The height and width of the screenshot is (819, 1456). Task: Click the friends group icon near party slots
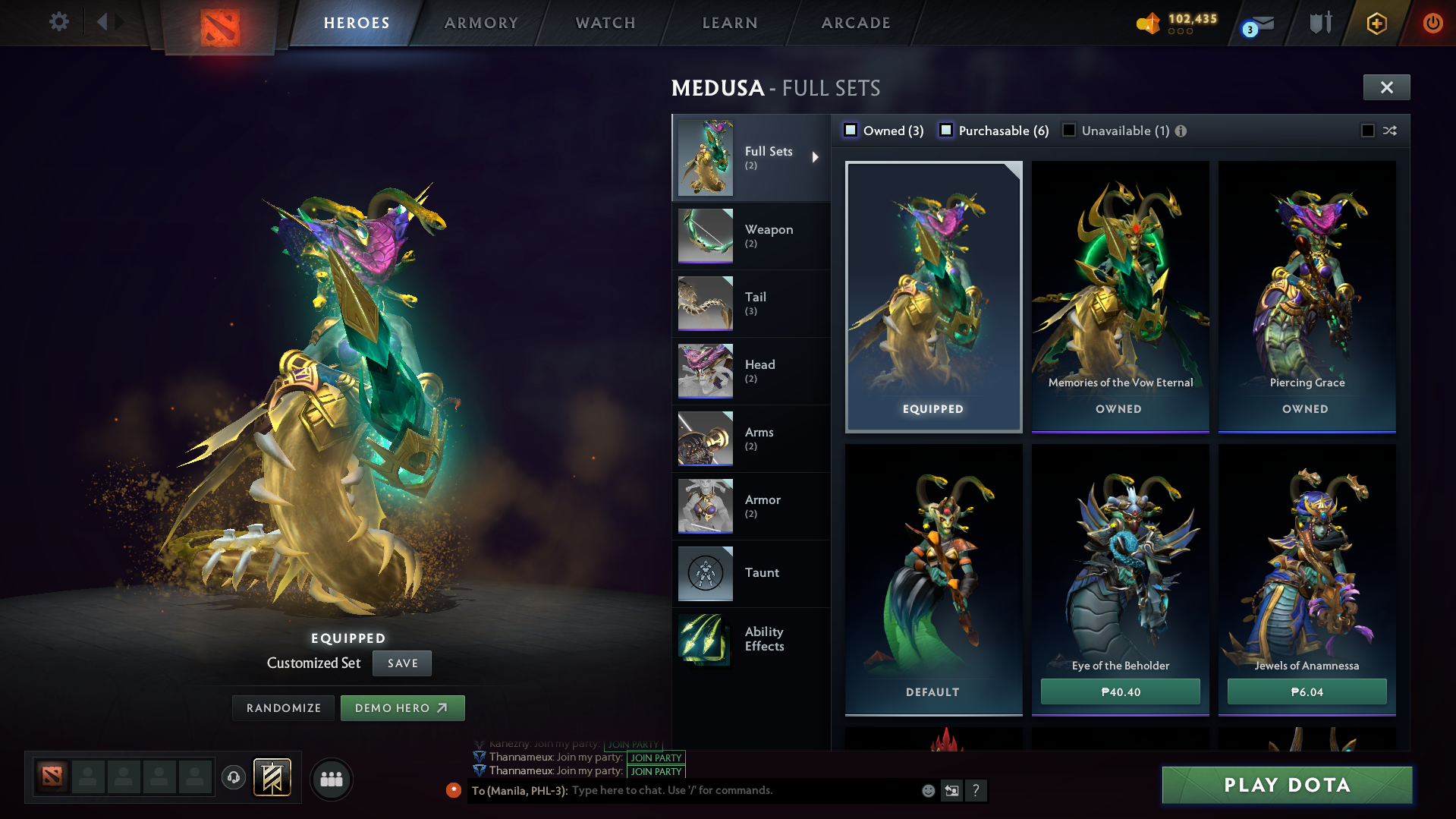331,780
